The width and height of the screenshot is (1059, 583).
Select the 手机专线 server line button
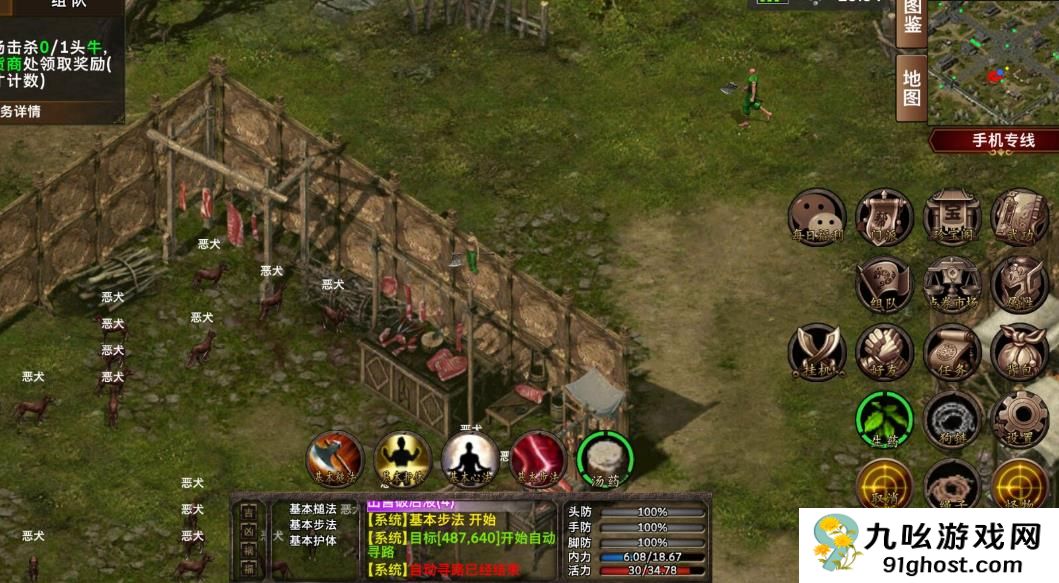(x=1000, y=140)
